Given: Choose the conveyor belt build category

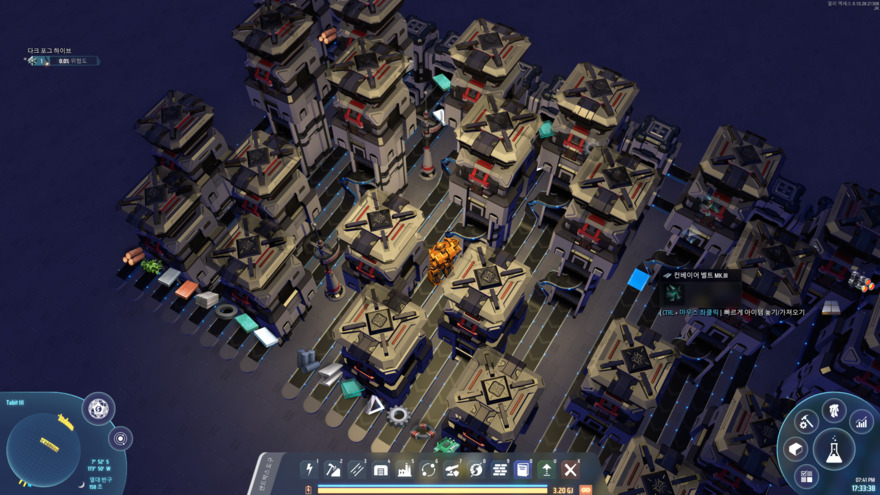Looking at the screenshot, I should [x=357, y=469].
